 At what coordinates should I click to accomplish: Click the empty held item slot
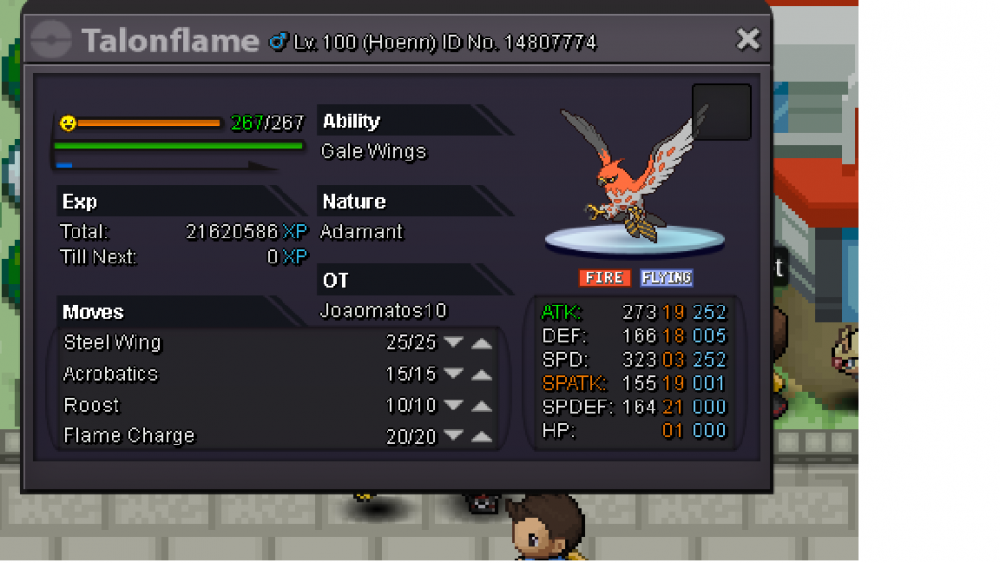(x=721, y=112)
